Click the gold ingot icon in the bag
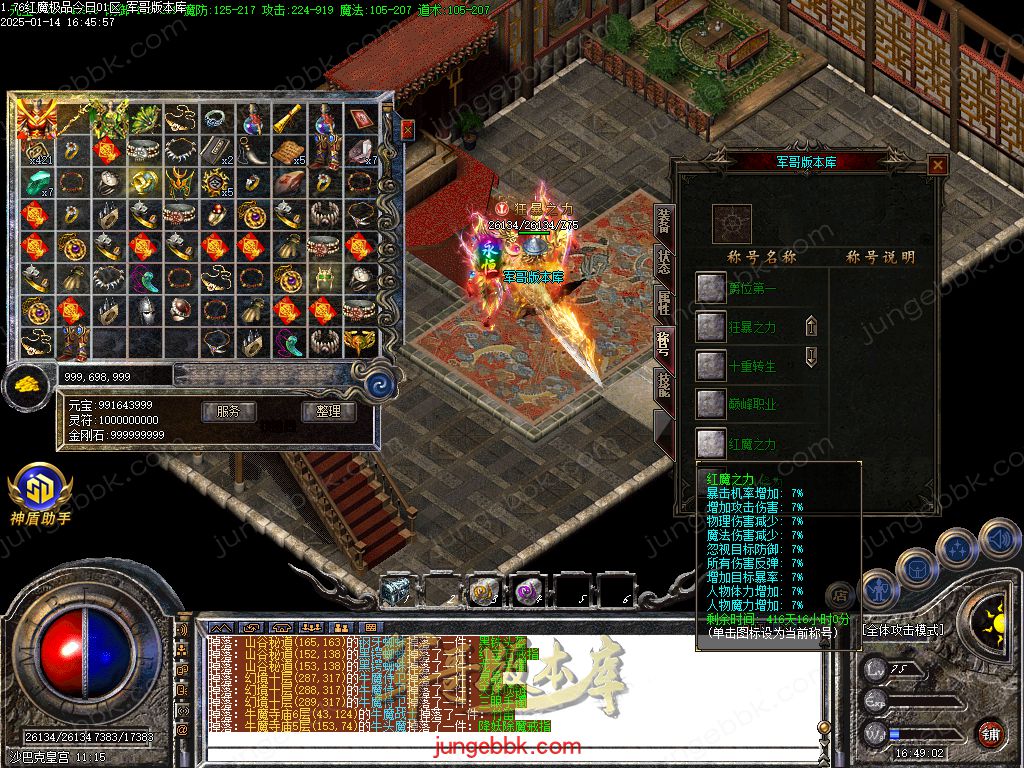 click(27, 386)
